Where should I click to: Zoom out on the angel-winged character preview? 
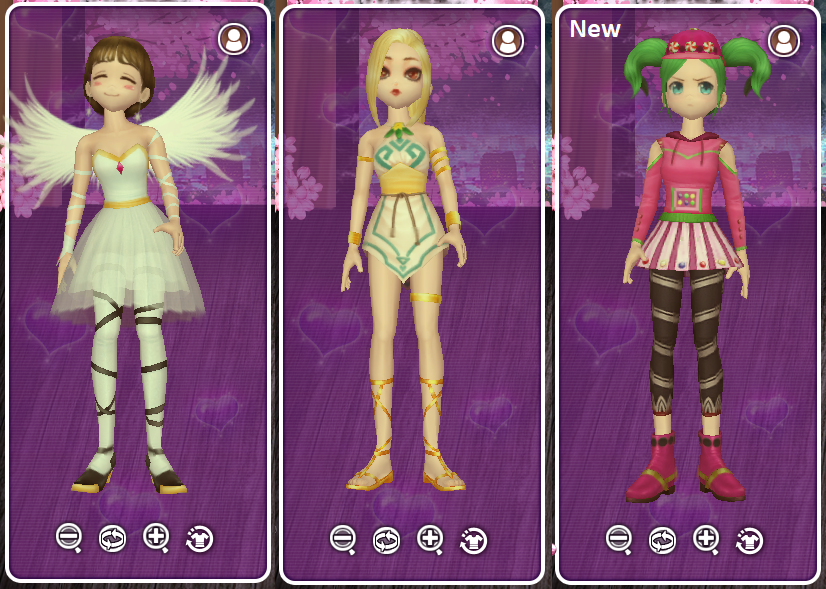coord(69,537)
